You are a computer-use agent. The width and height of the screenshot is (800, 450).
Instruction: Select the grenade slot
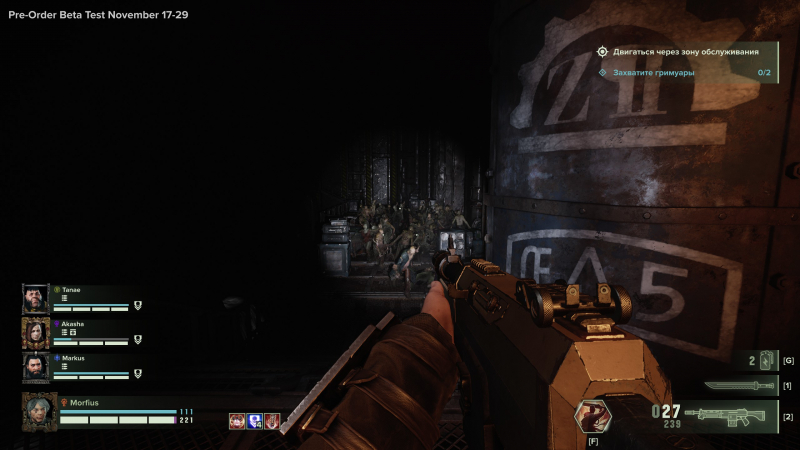tap(768, 360)
